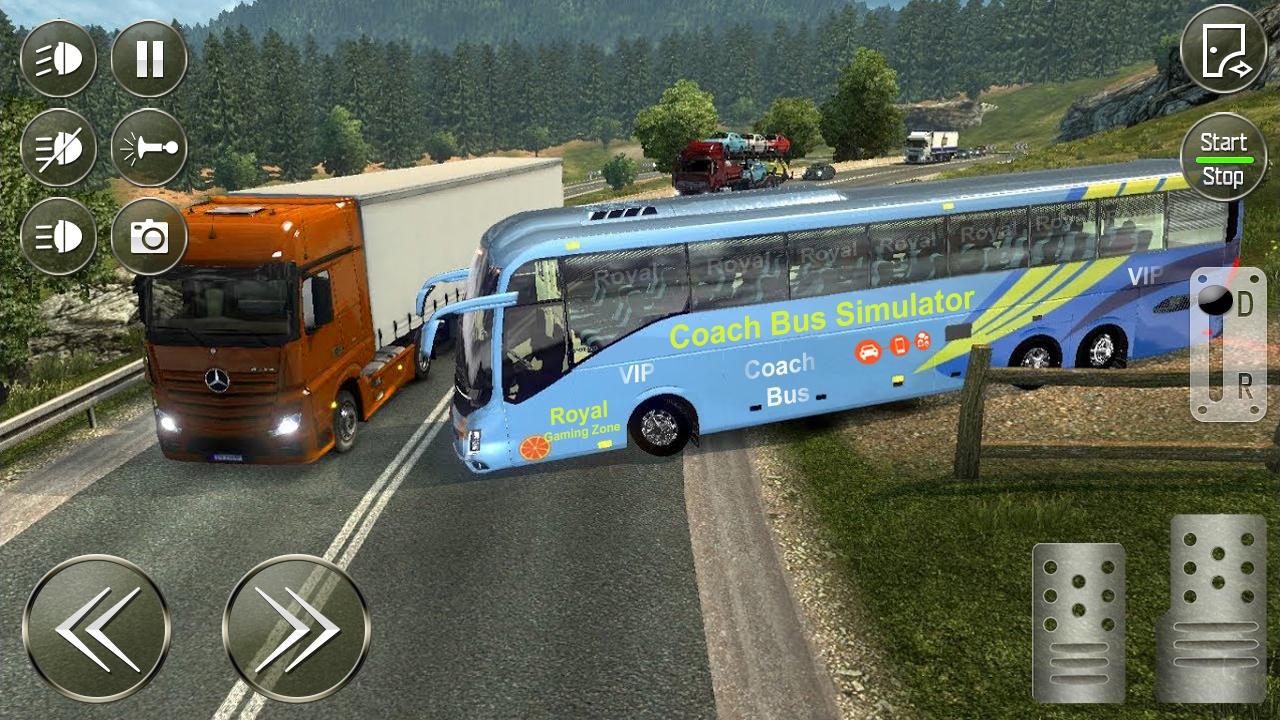Image resolution: width=1280 pixels, height=720 pixels.
Task: Steer right with the right arrow
Action: pos(296,628)
